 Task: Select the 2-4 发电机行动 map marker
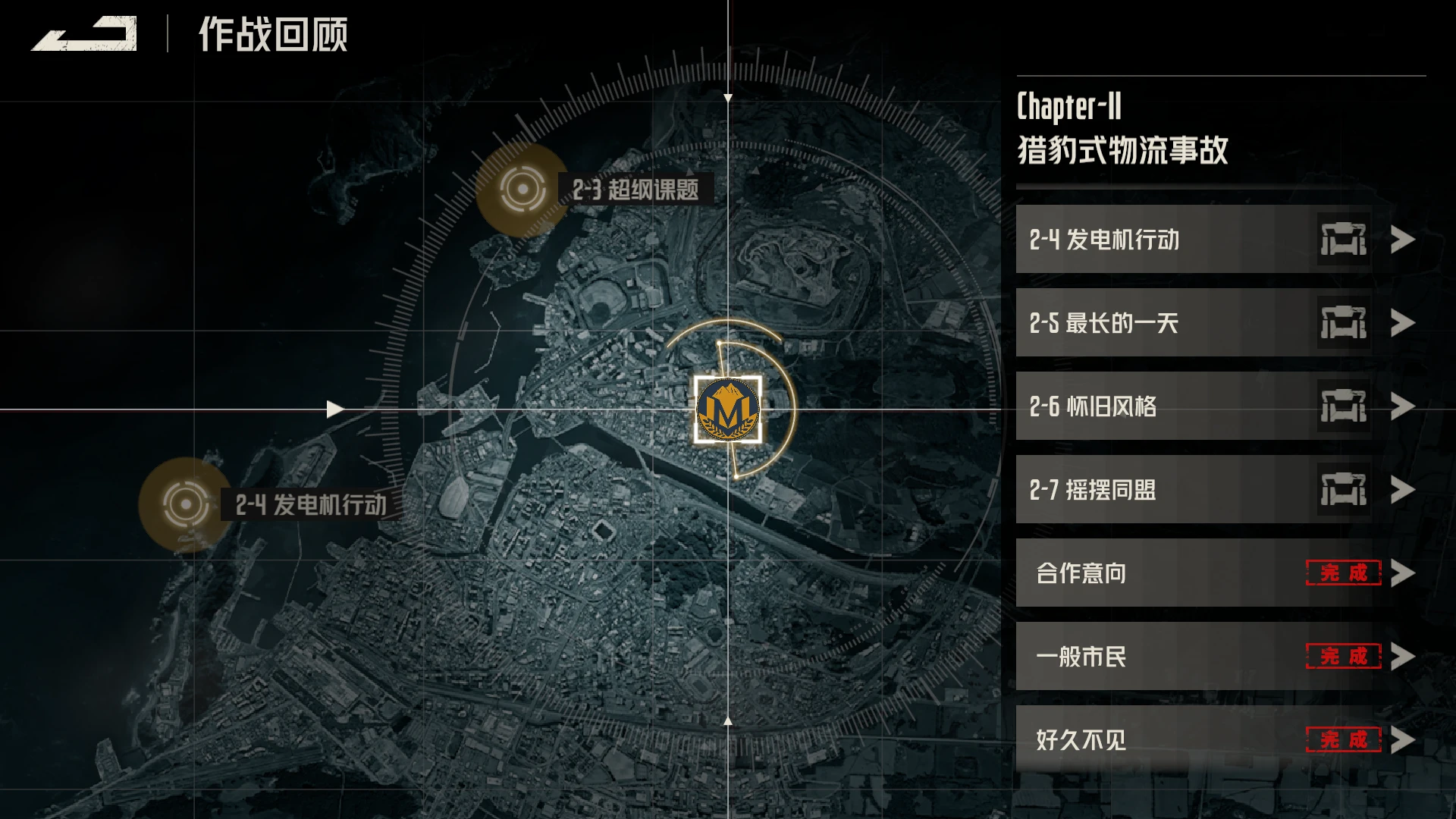coord(185,504)
